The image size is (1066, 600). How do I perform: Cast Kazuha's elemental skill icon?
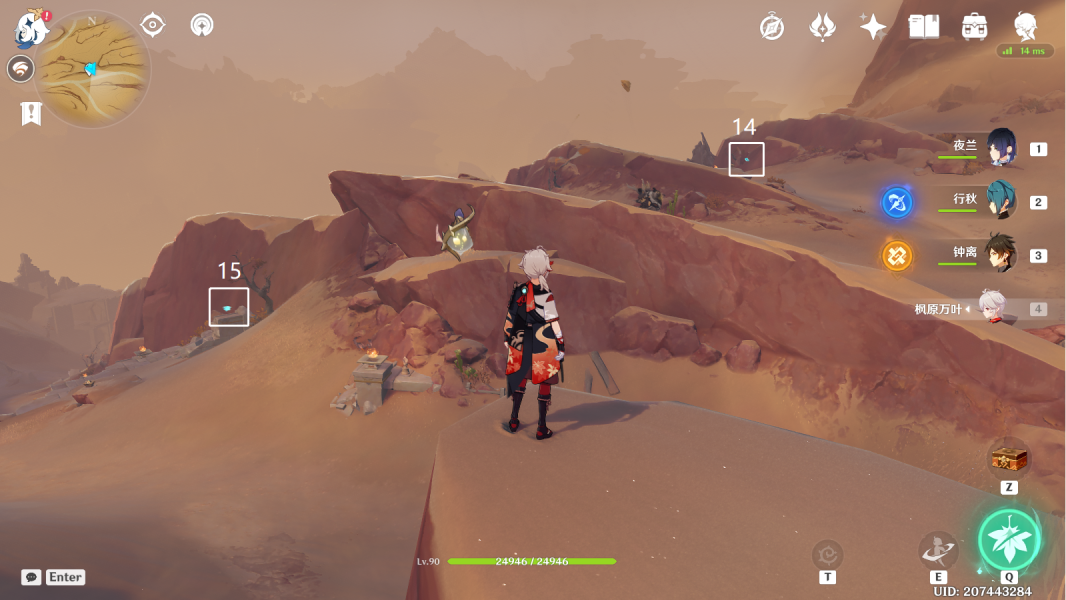point(938,549)
